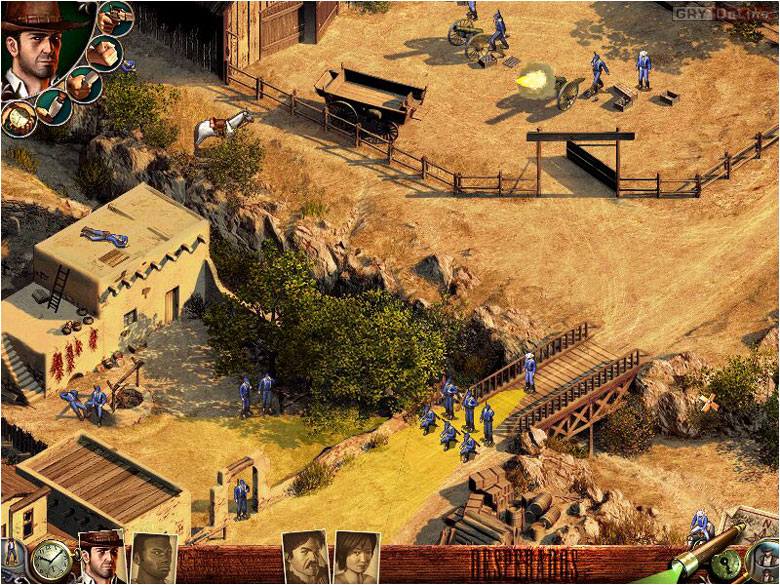Select the mustached man's portrait
Image resolution: width=780 pixels, height=585 pixels.
coord(305,558)
